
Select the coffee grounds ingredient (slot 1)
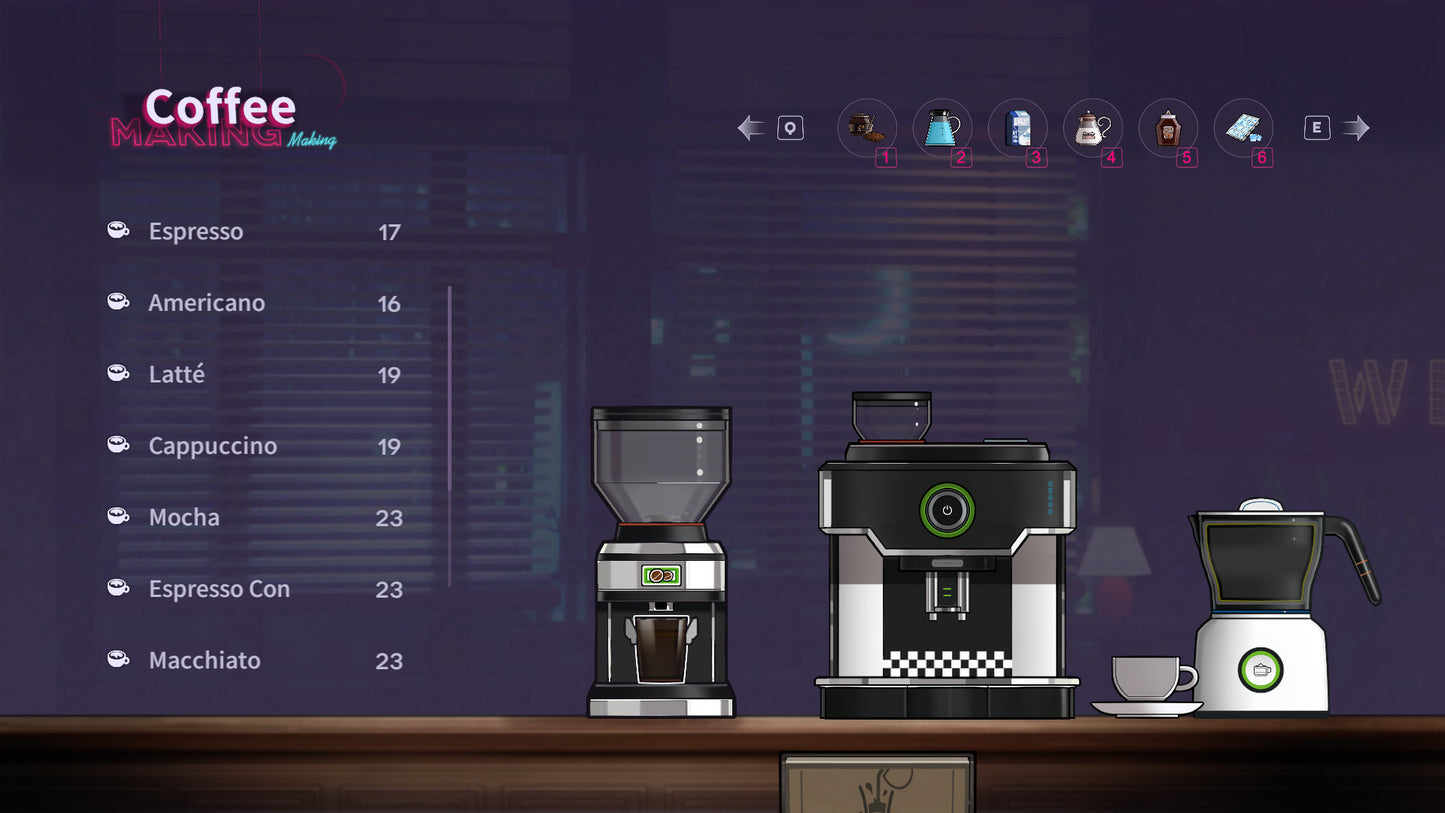[866, 126]
